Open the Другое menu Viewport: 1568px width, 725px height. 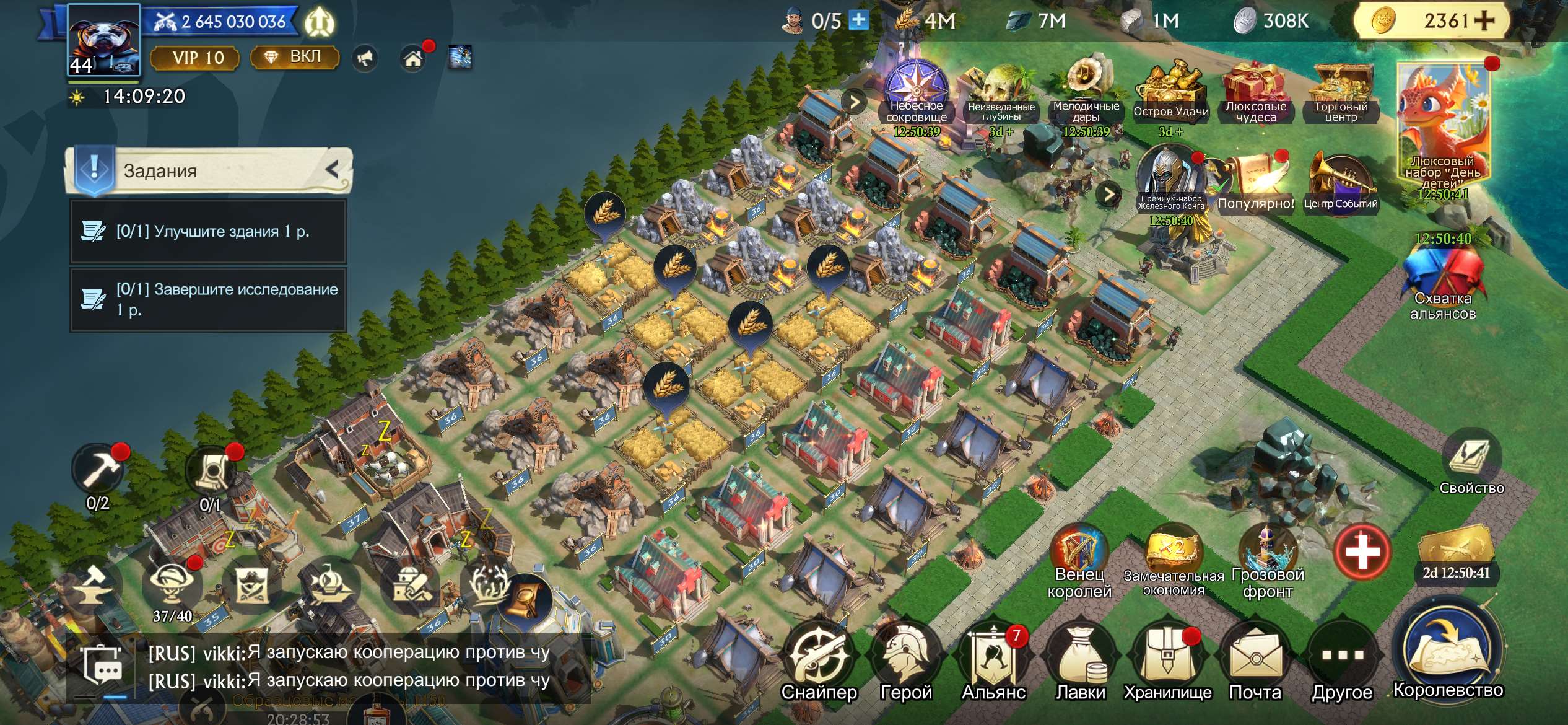[x=1342, y=662]
